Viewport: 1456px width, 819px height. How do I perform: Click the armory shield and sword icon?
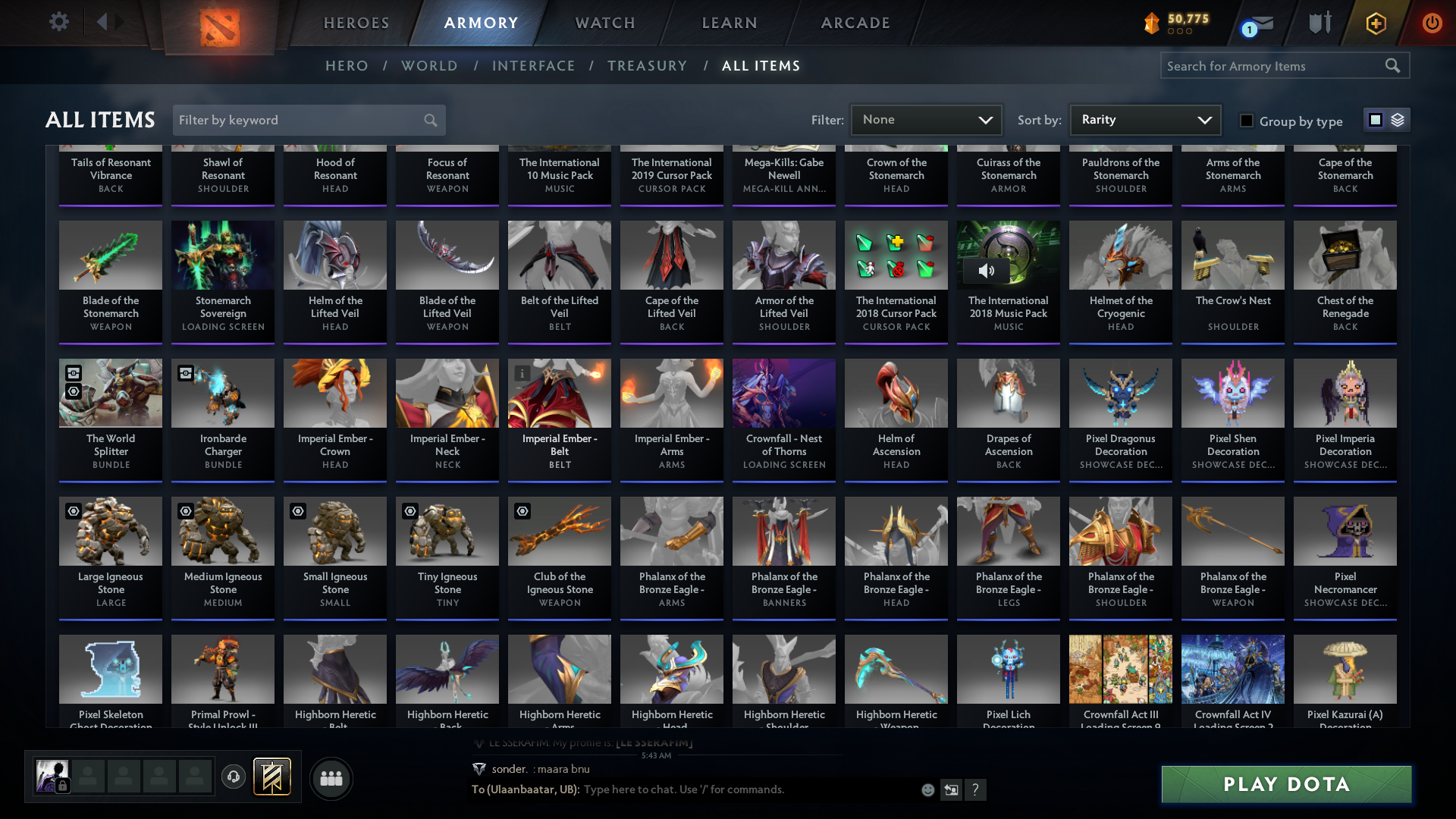click(x=1319, y=23)
